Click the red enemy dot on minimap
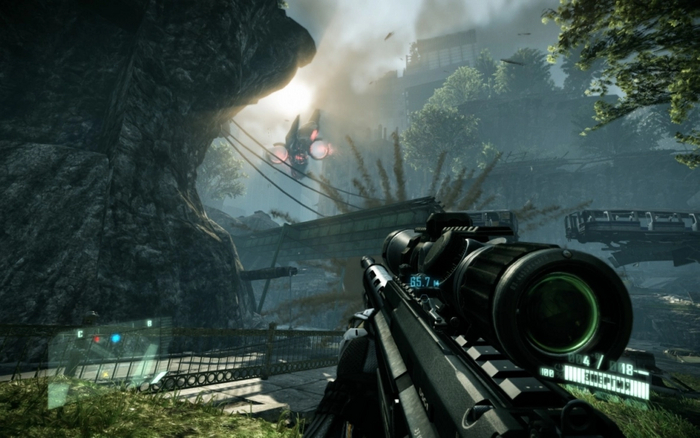Image resolution: width=700 pixels, height=438 pixels. pyautogui.click(x=97, y=339)
